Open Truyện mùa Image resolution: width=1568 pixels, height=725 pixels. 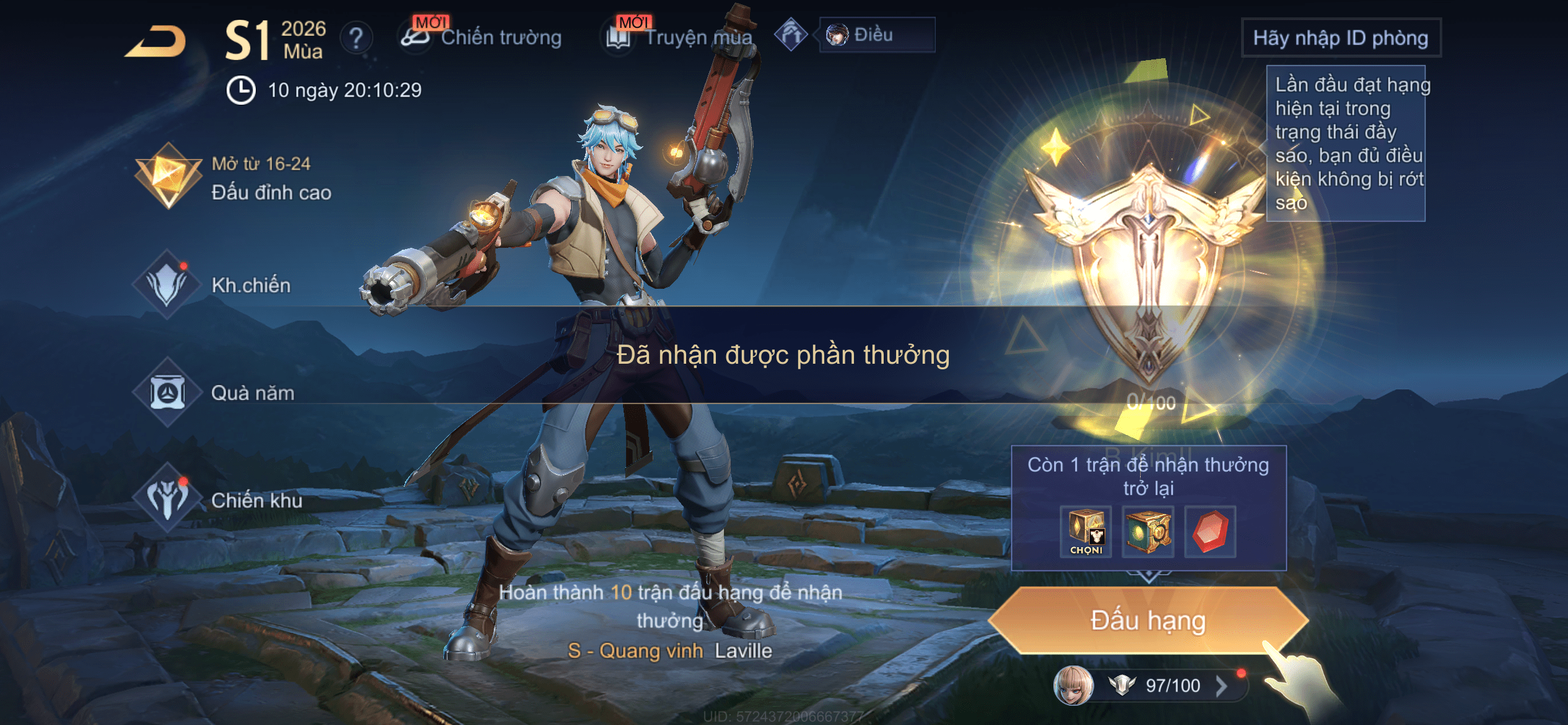[x=680, y=37]
